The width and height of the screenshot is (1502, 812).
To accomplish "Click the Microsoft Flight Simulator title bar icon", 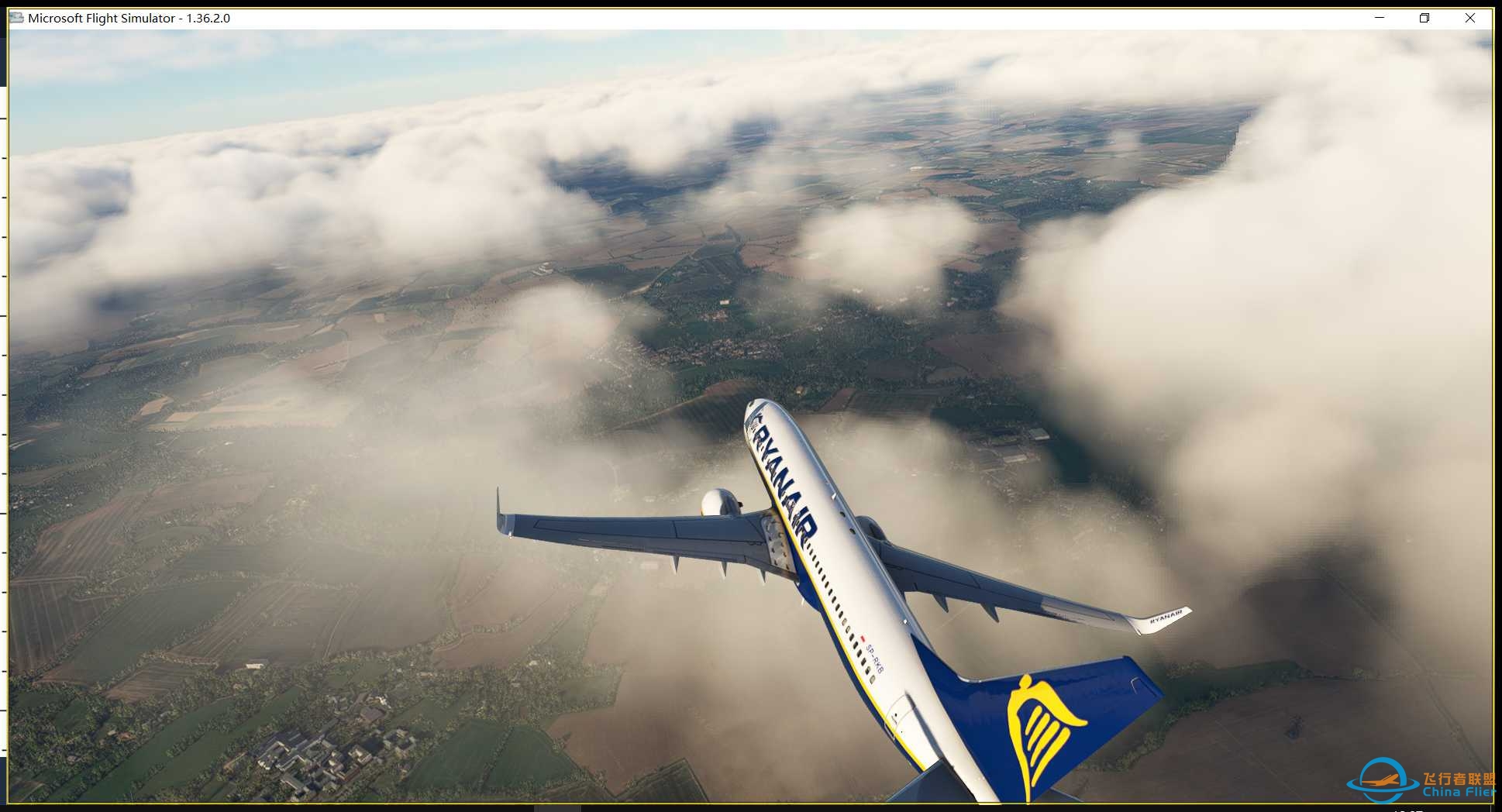I will (x=16, y=17).
